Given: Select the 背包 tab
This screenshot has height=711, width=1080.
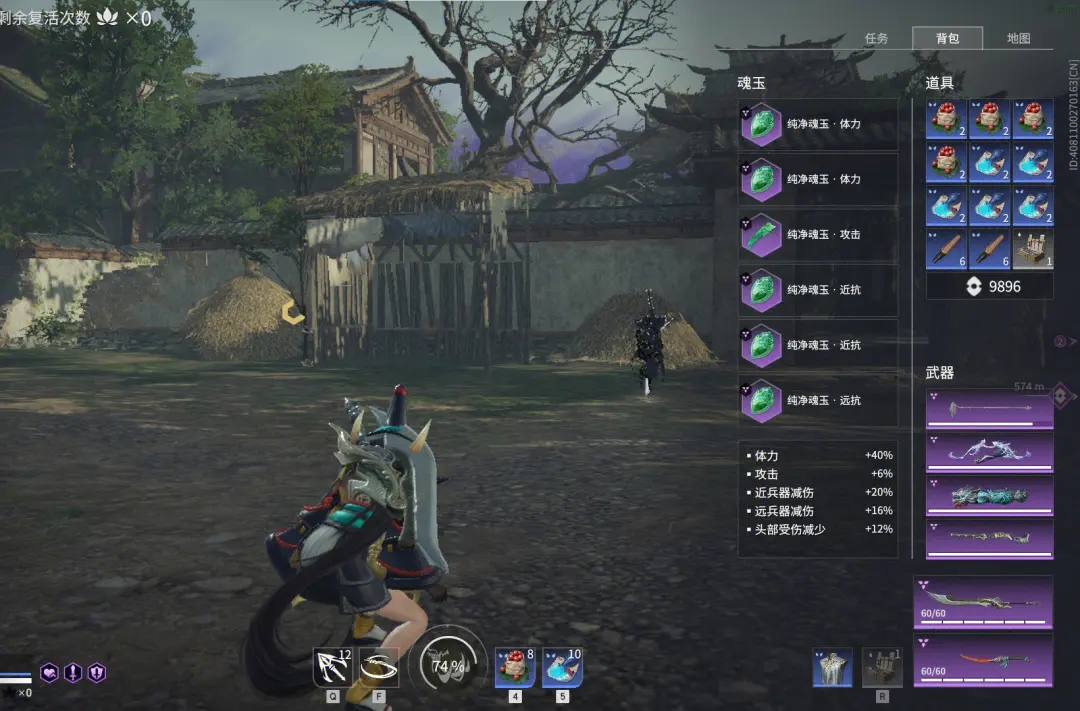Looking at the screenshot, I should click(947, 39).
